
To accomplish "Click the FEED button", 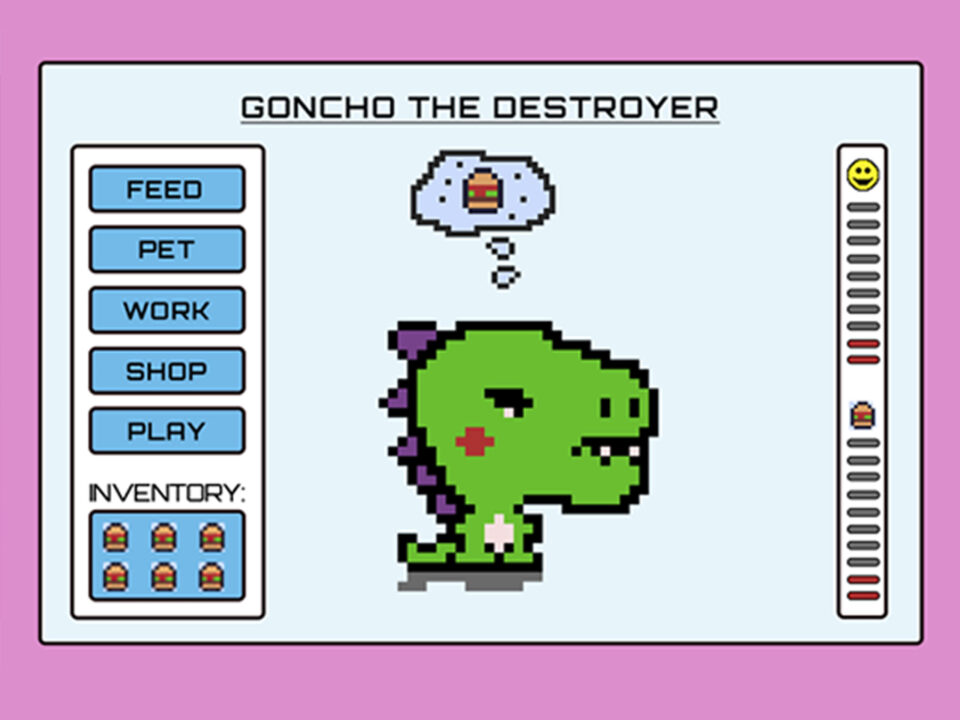I will point(167,189).
